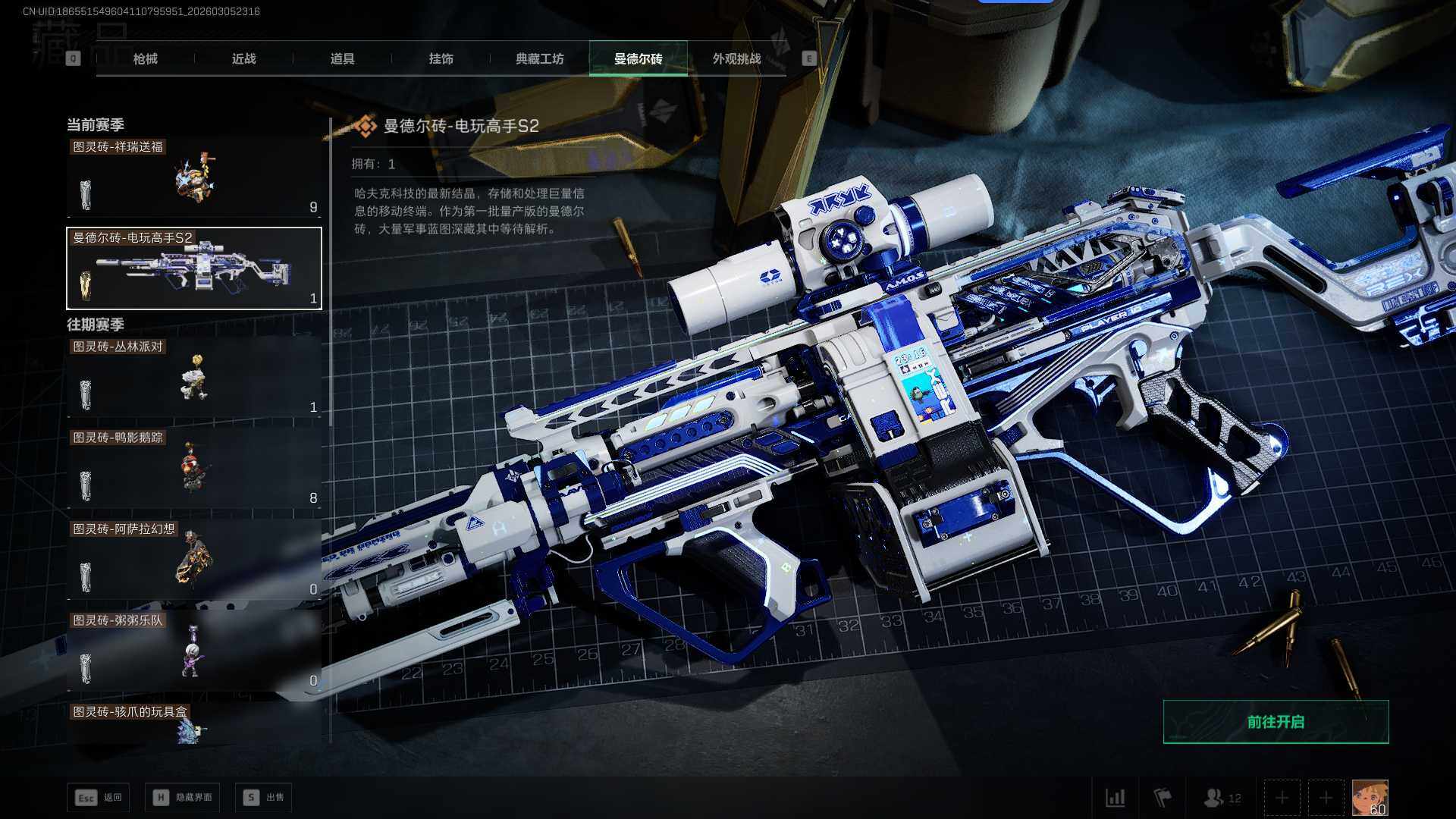Click the 前往开启 button
This screenshot has height=819, width=1456.
click(1276, 722)
